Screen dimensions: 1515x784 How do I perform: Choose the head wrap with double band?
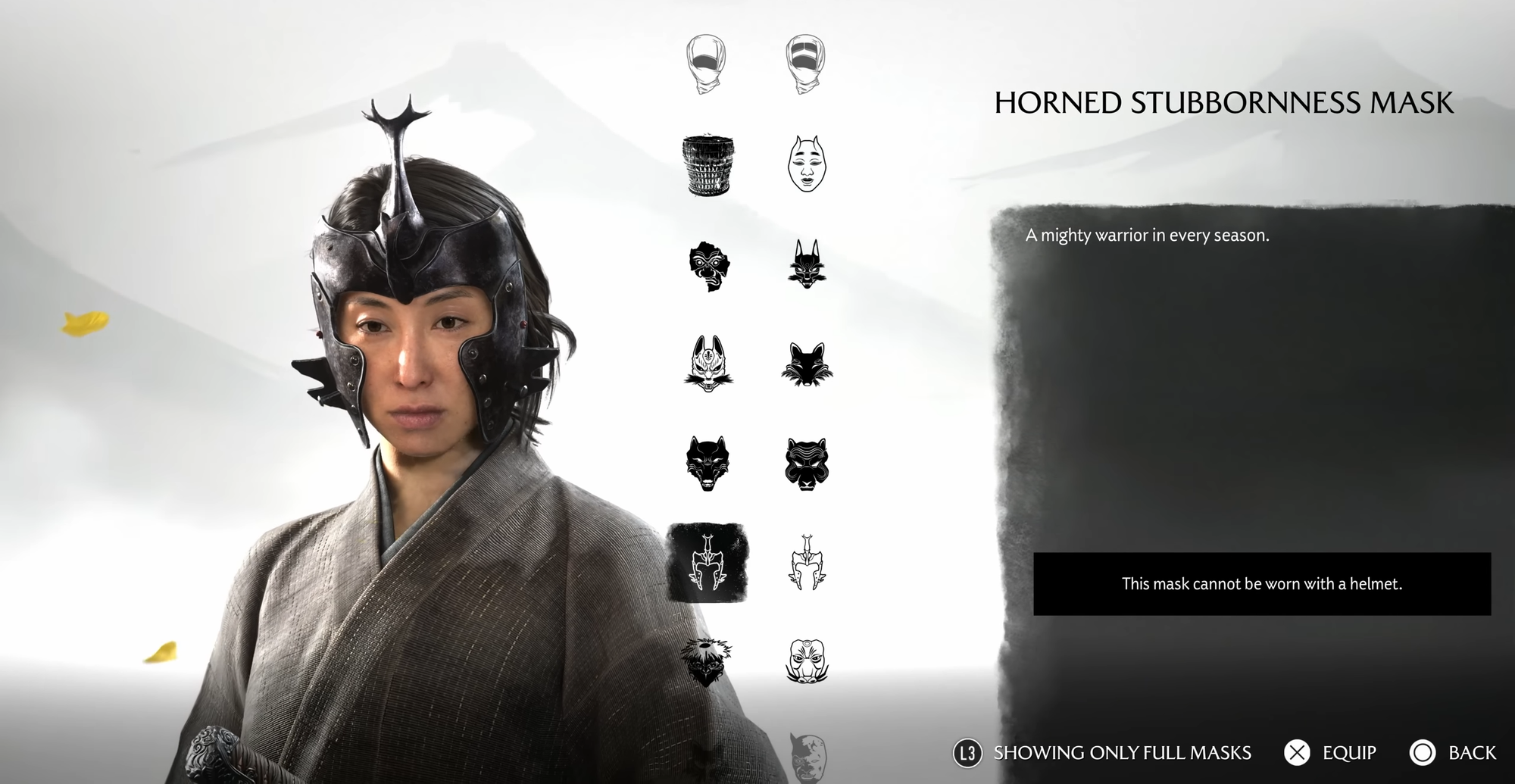tap(805, 63)
